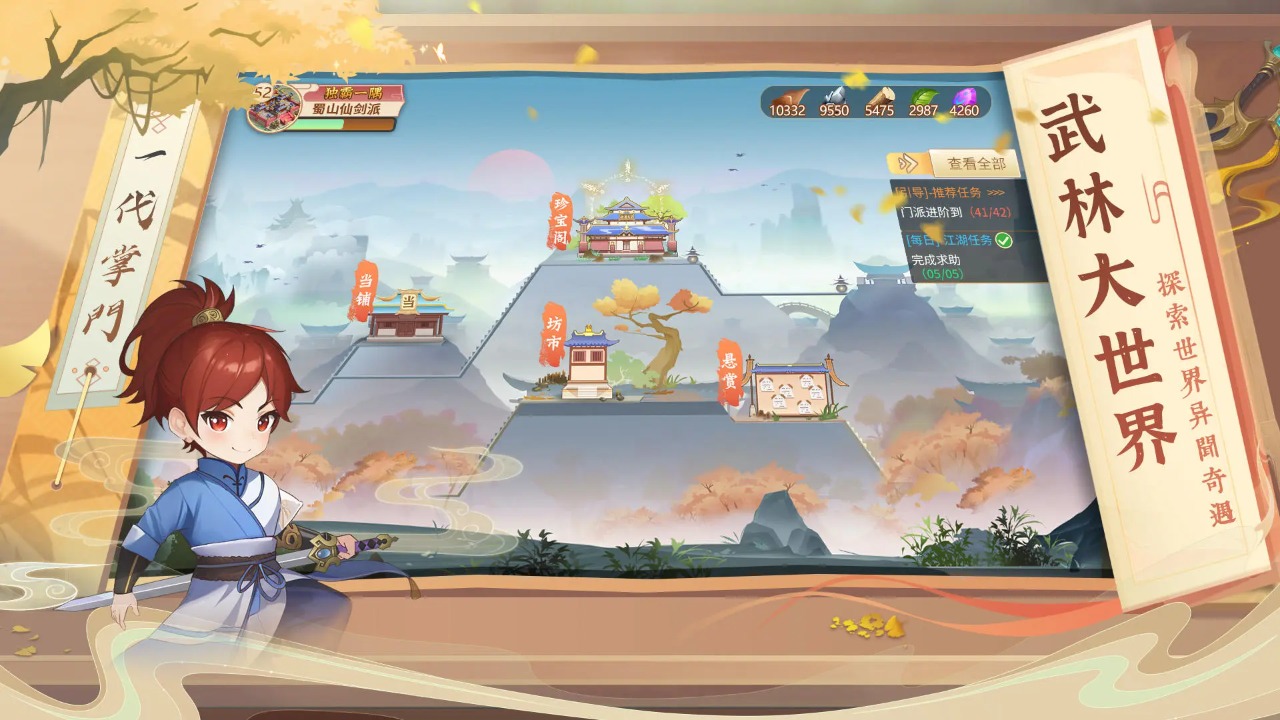Select the 每日江湖任务 quest category

tap(948, 240)
